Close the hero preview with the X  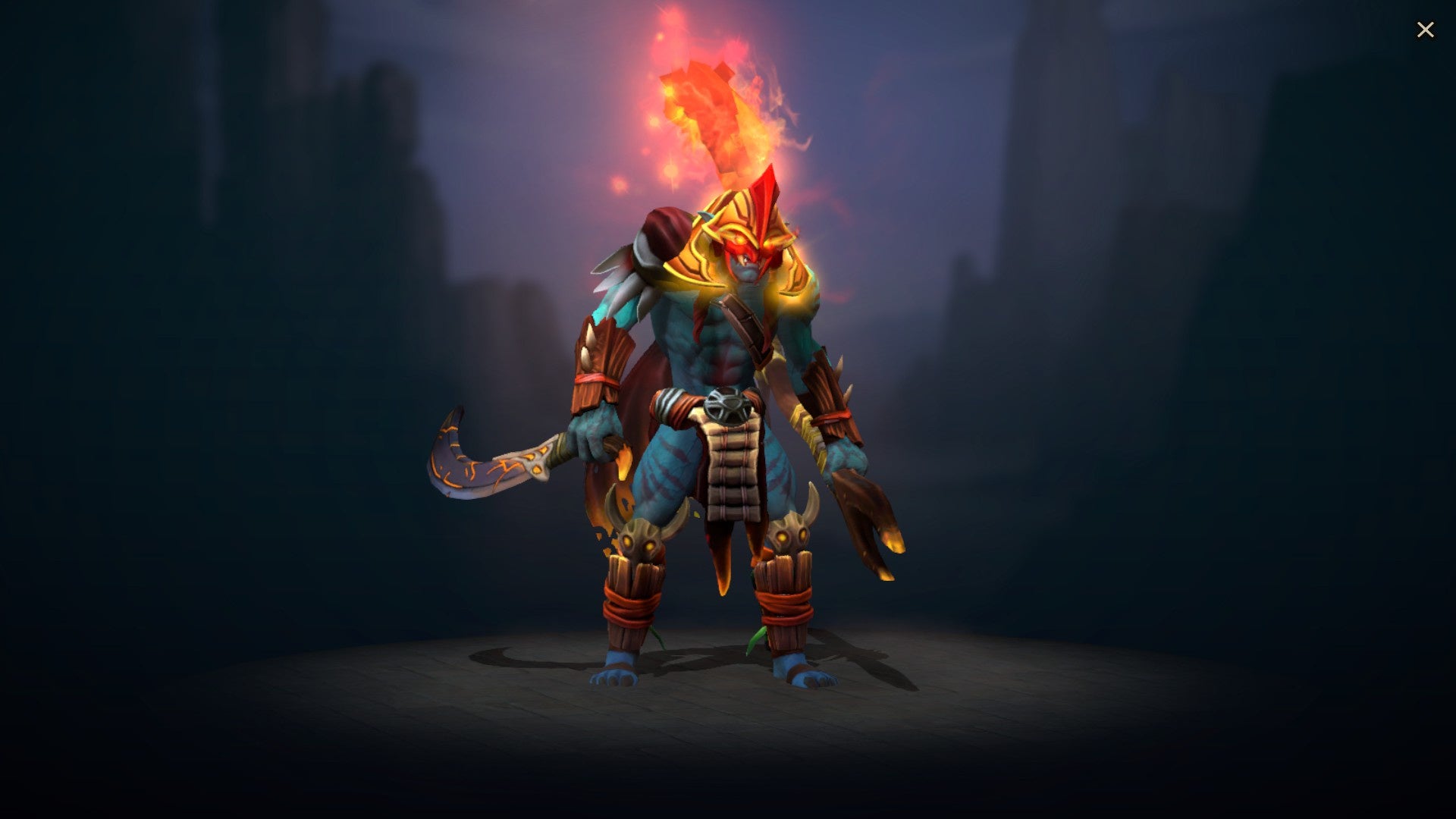pyautogui.click(x=1426, y=30)
